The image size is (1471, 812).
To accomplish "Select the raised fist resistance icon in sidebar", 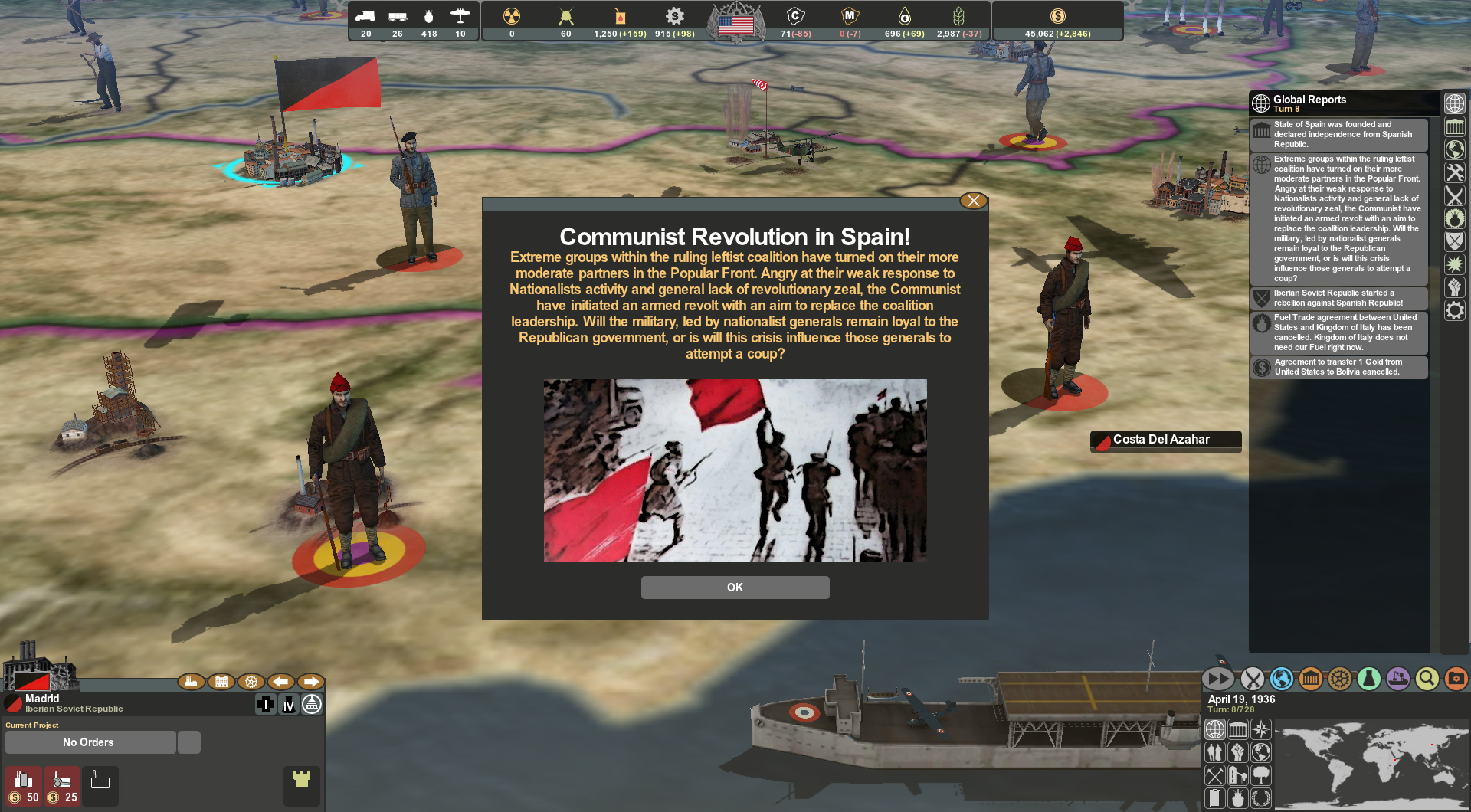I will click(1455, 287).
